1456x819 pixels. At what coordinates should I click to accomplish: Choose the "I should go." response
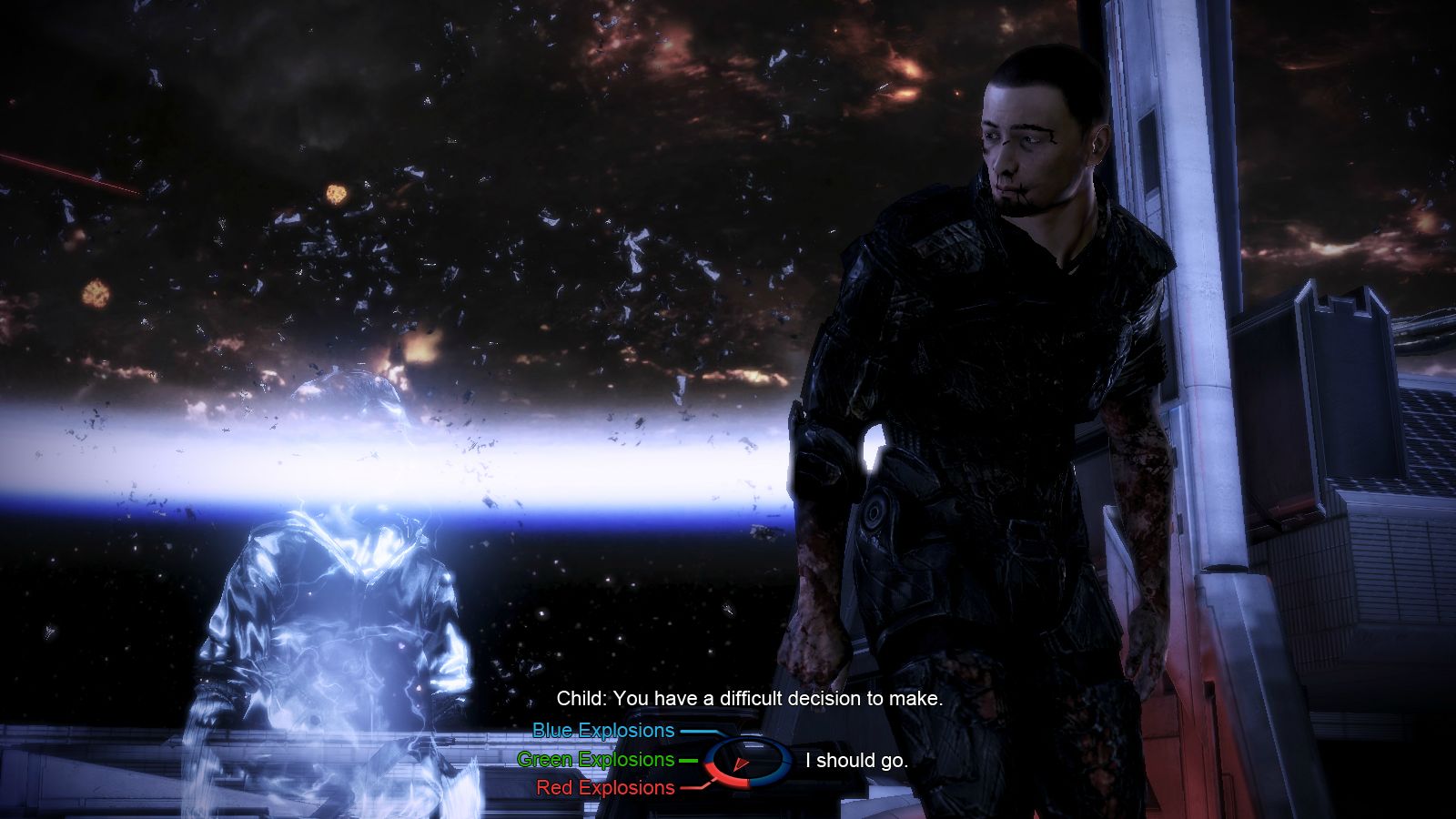point(856,761)
